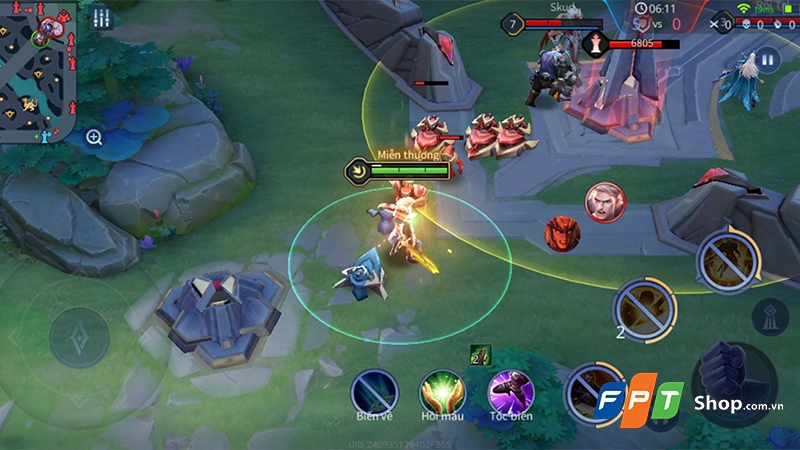Activate the Biến về recall spell
This screenshot has width=800, height=450.
(373, 391)
